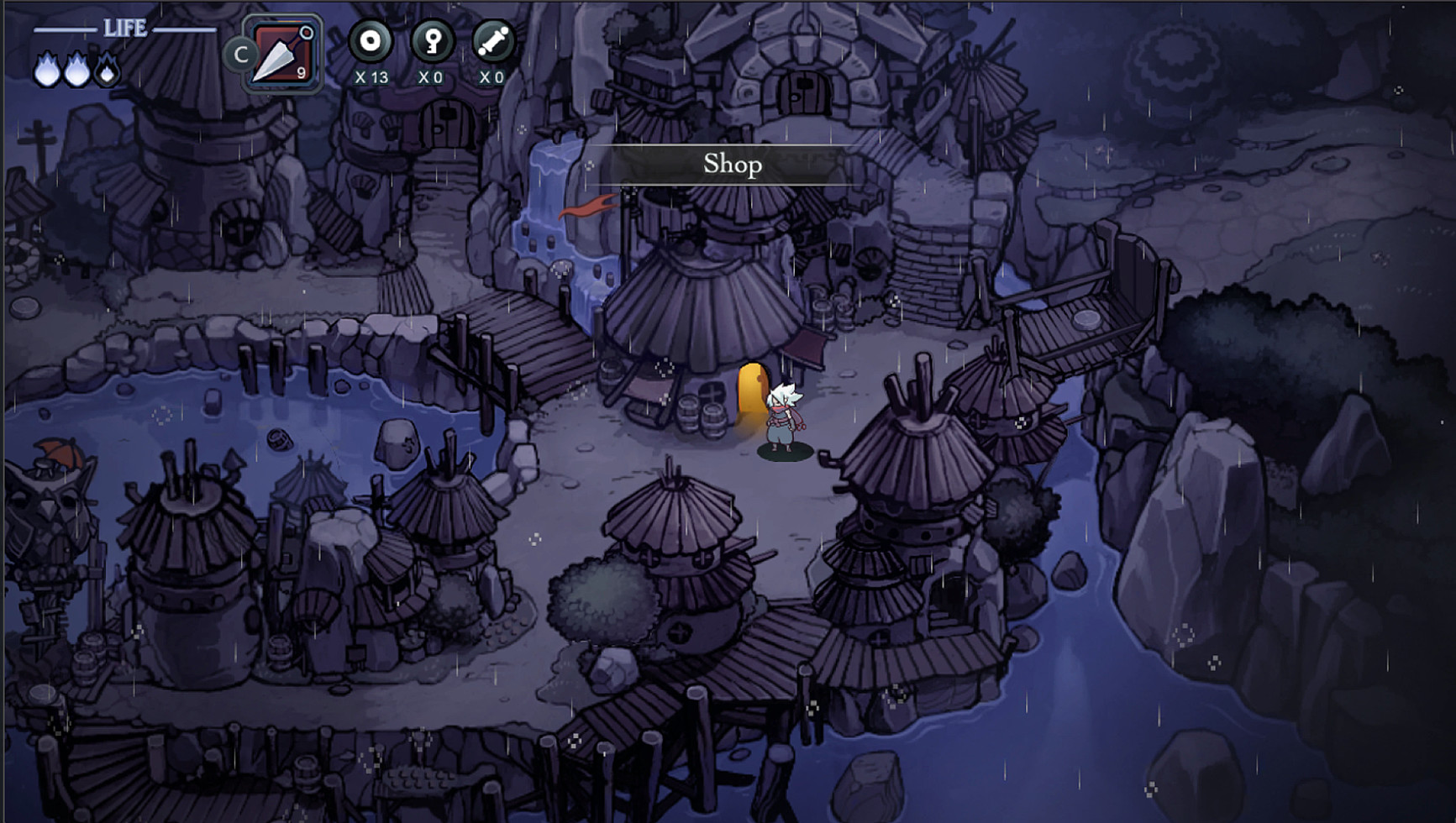Click the bone item counter icon
1456x823 pixels.
(492, 40)
